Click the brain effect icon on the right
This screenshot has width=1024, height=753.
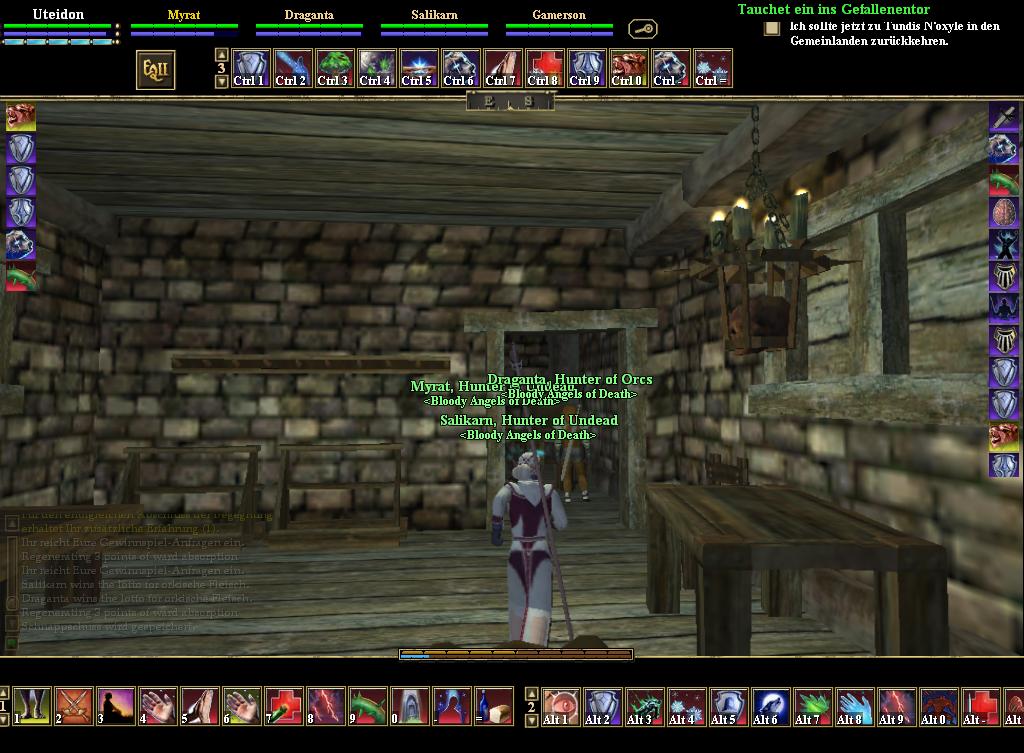coord(1004,212)
